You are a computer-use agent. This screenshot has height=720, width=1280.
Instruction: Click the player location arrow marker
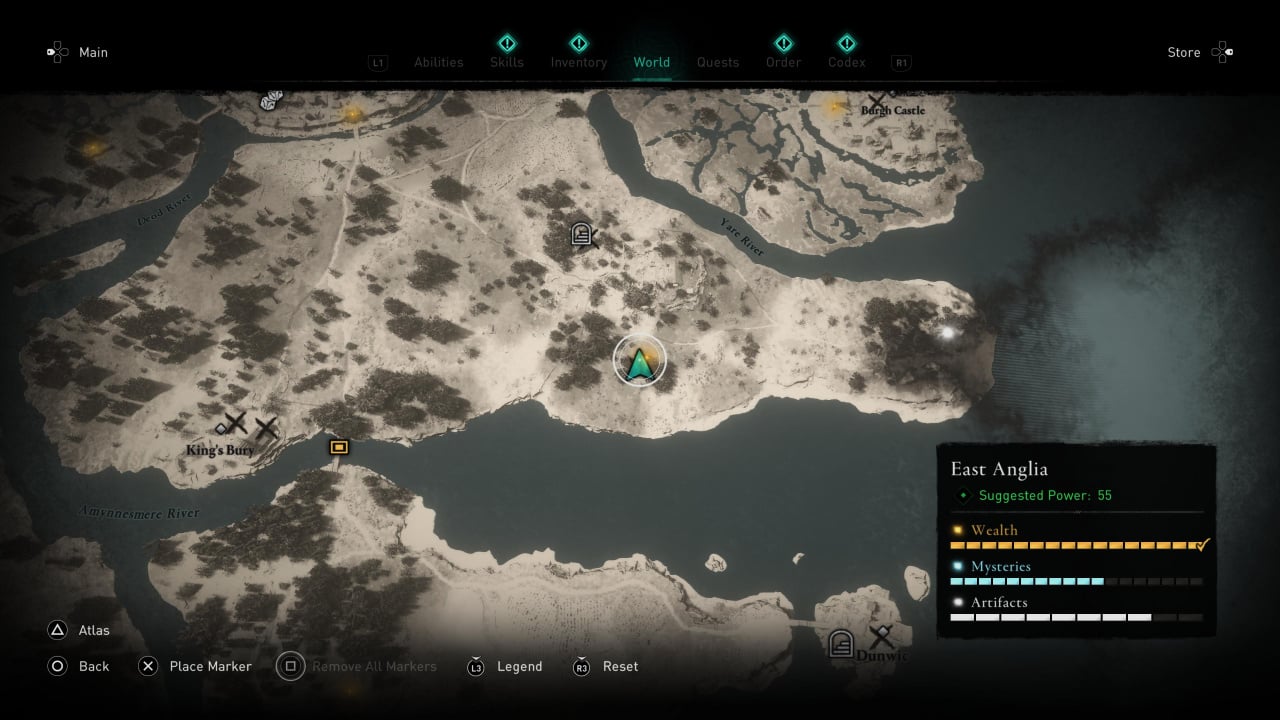click(640, 362)
